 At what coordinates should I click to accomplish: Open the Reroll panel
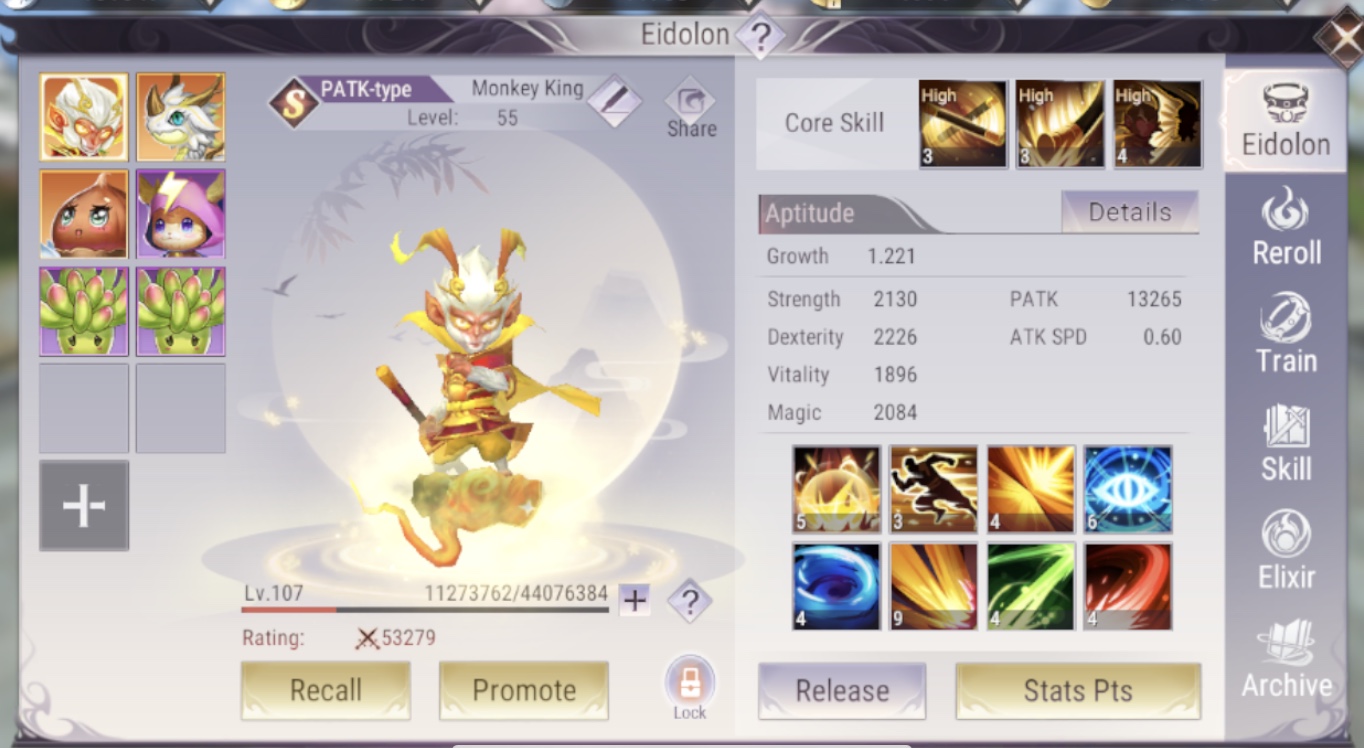1286,230
